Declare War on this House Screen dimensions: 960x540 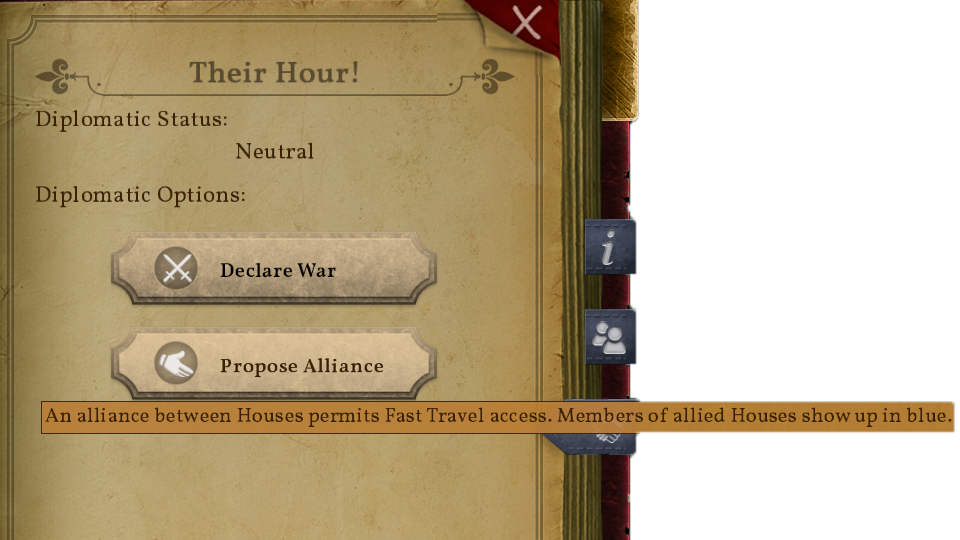click(x=274, y=269)
